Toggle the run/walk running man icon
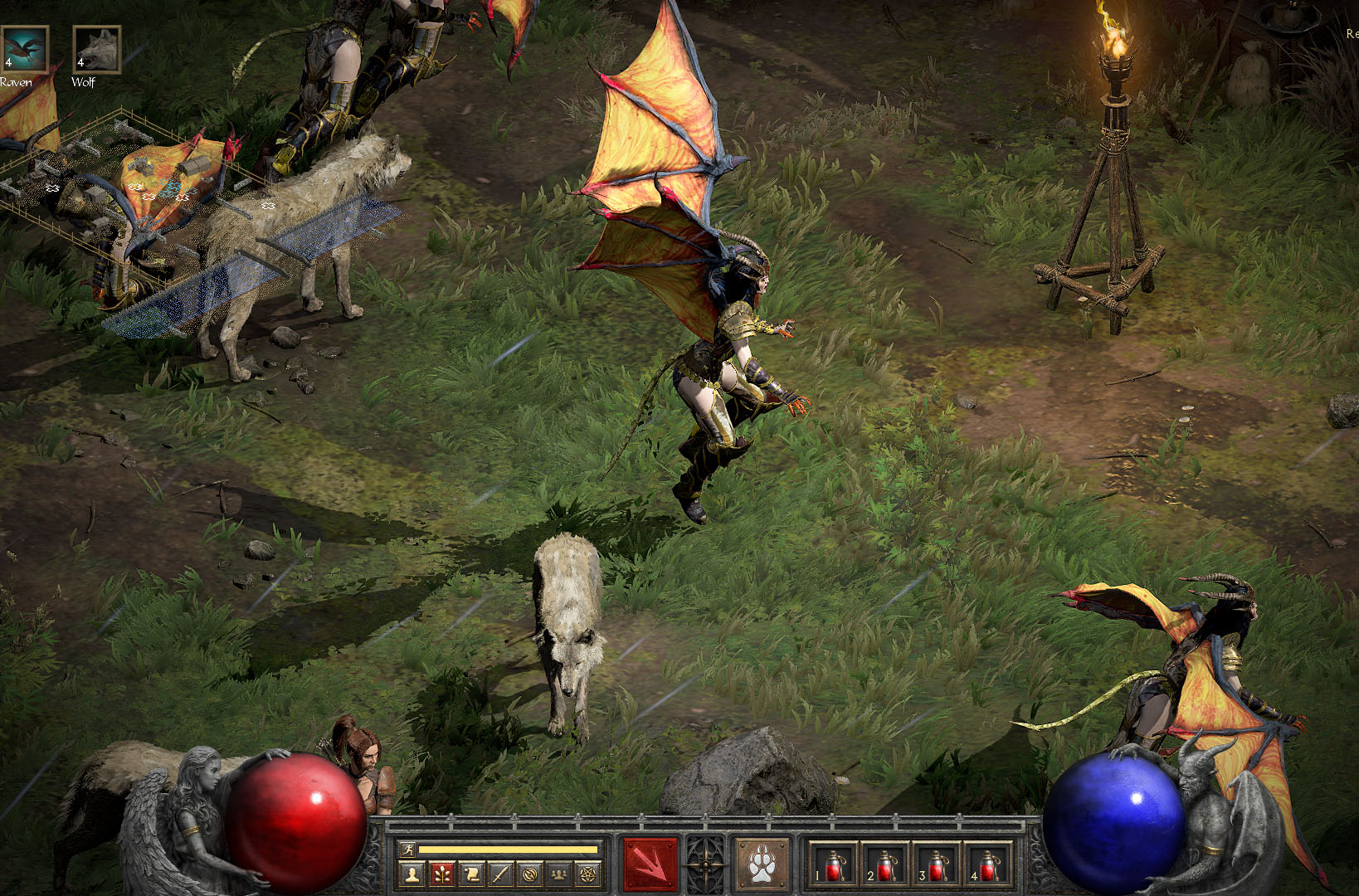The height and width of the screenshot is (896, 1359). [x=407, y=849]
